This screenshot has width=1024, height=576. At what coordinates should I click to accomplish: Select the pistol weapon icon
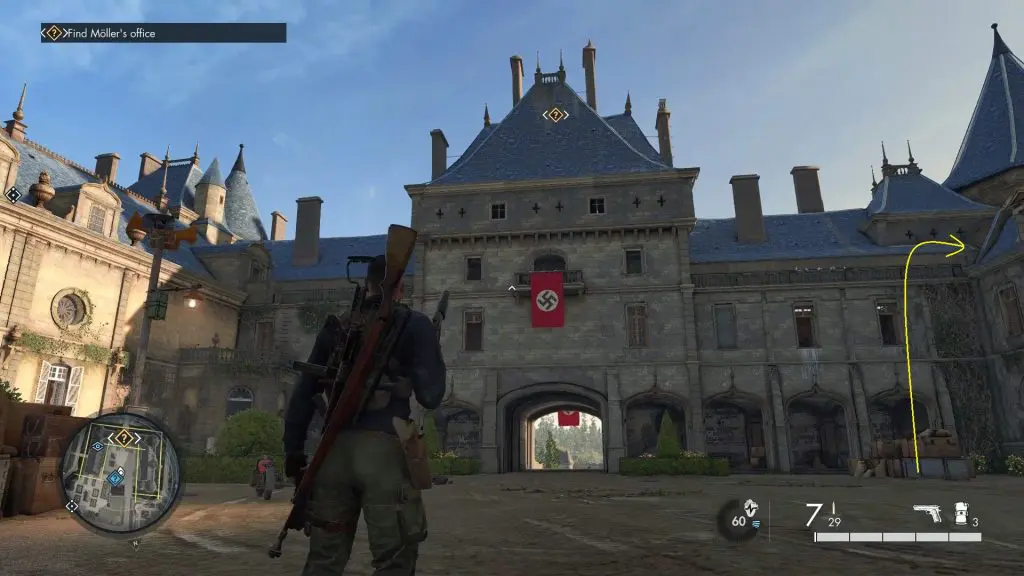(x=927, y=513)
